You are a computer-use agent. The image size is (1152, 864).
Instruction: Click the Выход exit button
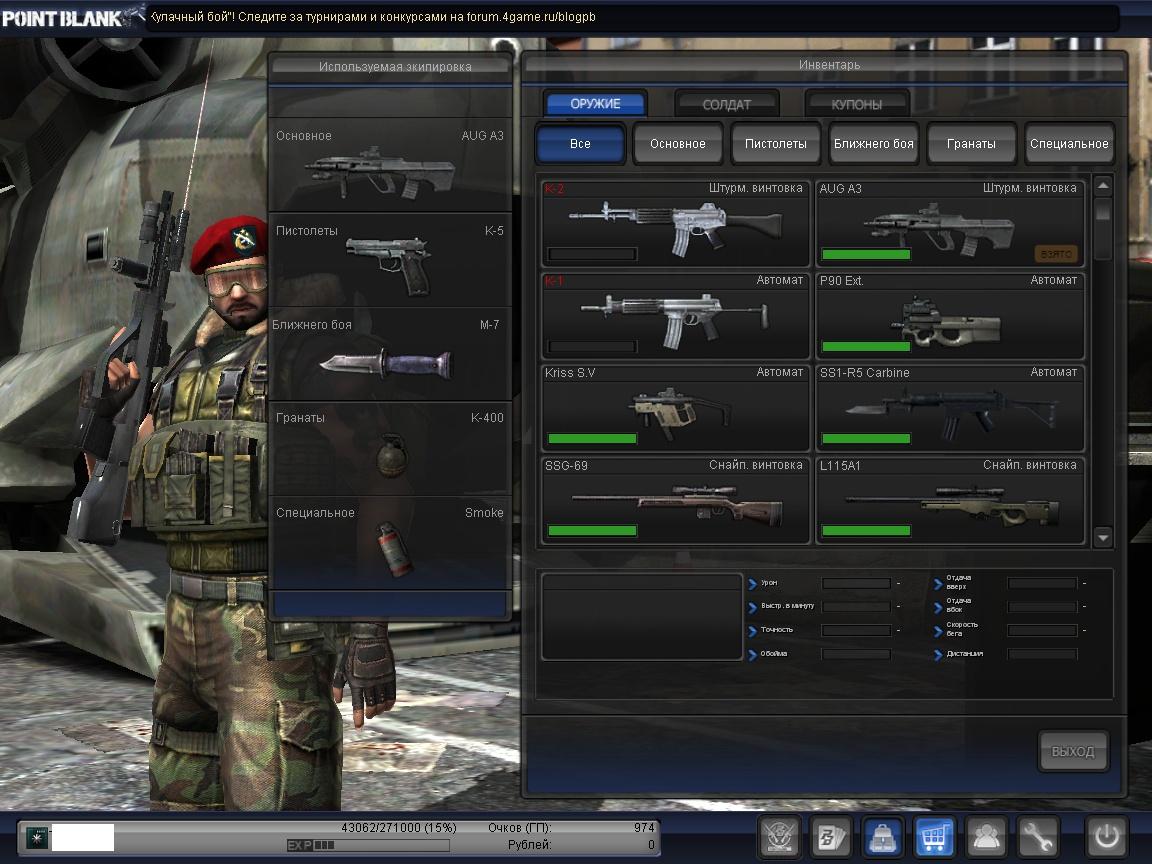pos(1073,752)
